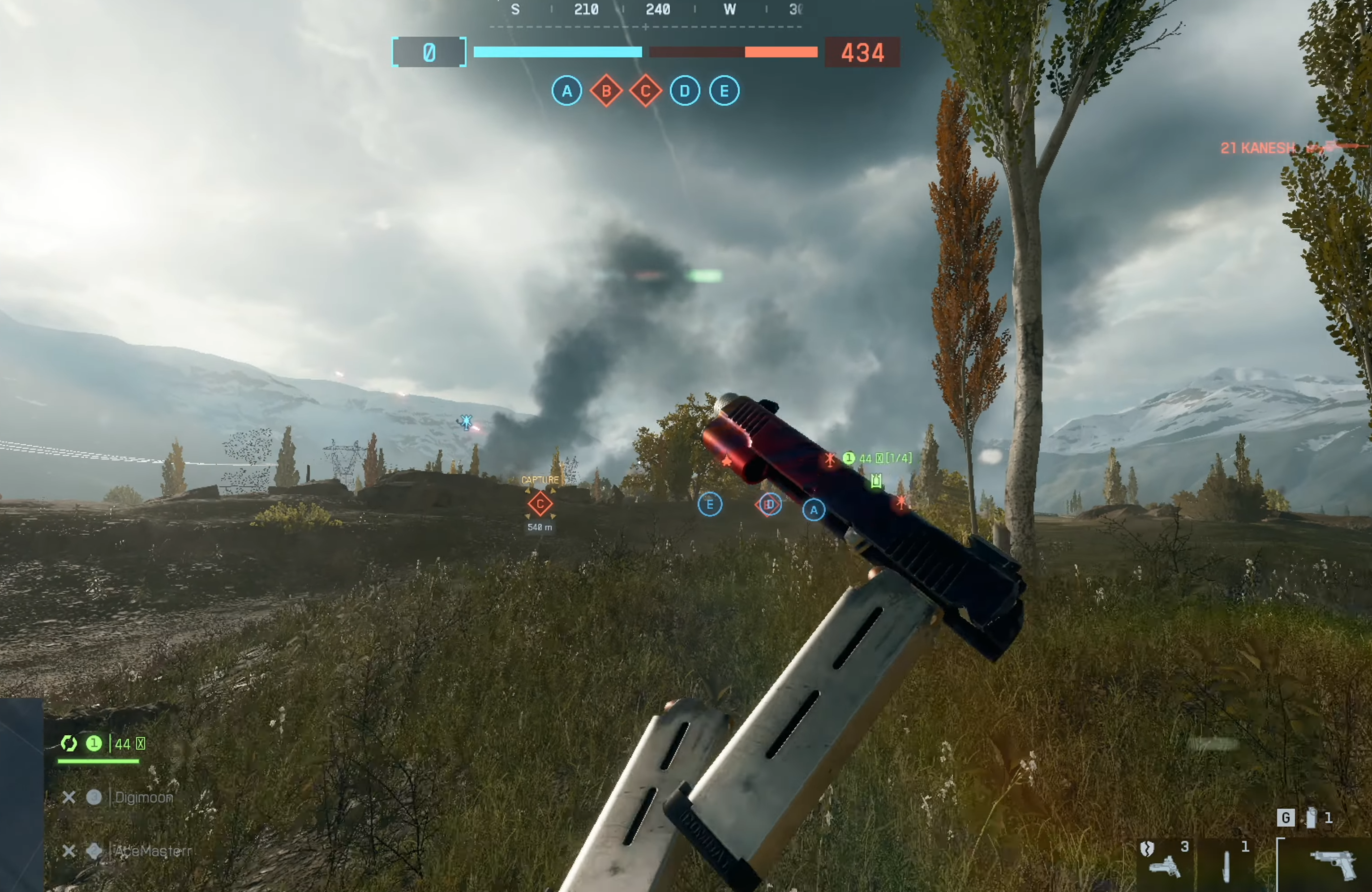Select the blue E world objective marker
Screen dimensions: 1372x892
(710, 505)
